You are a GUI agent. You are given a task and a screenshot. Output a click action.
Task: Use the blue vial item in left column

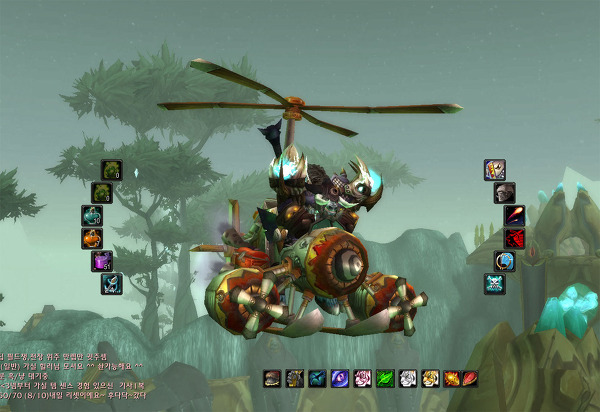click(111, 284)
